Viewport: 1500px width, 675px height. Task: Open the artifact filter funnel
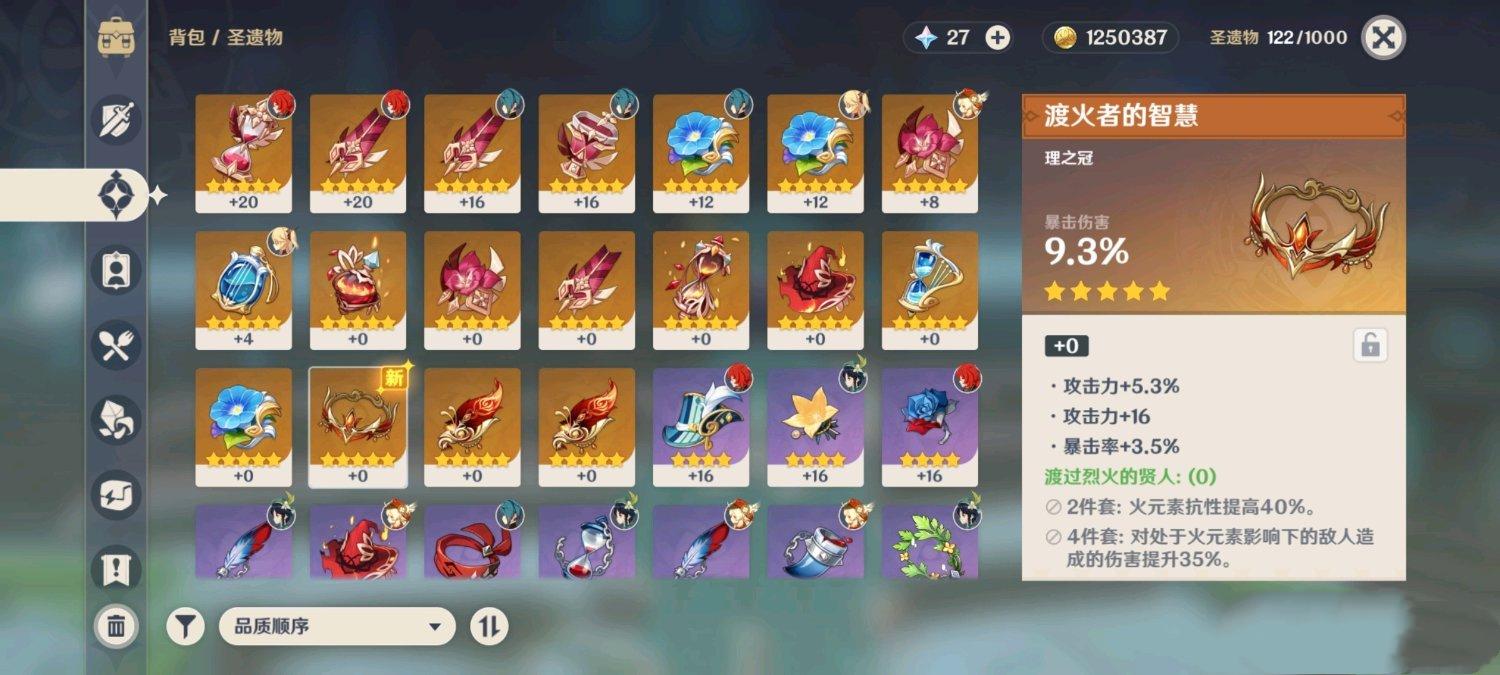tap(185, 627)
